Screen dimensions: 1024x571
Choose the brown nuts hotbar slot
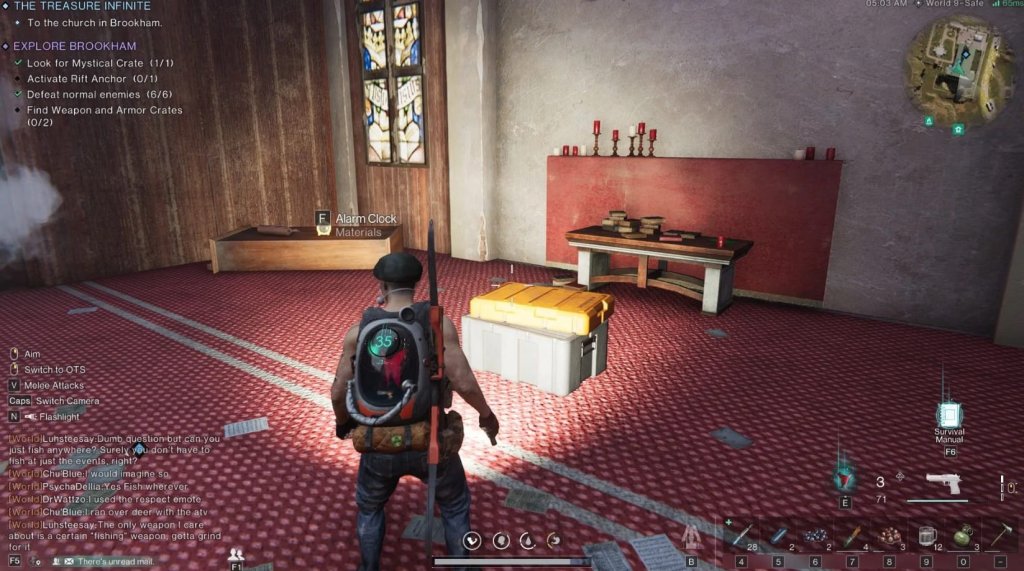[x=887, y=535]
